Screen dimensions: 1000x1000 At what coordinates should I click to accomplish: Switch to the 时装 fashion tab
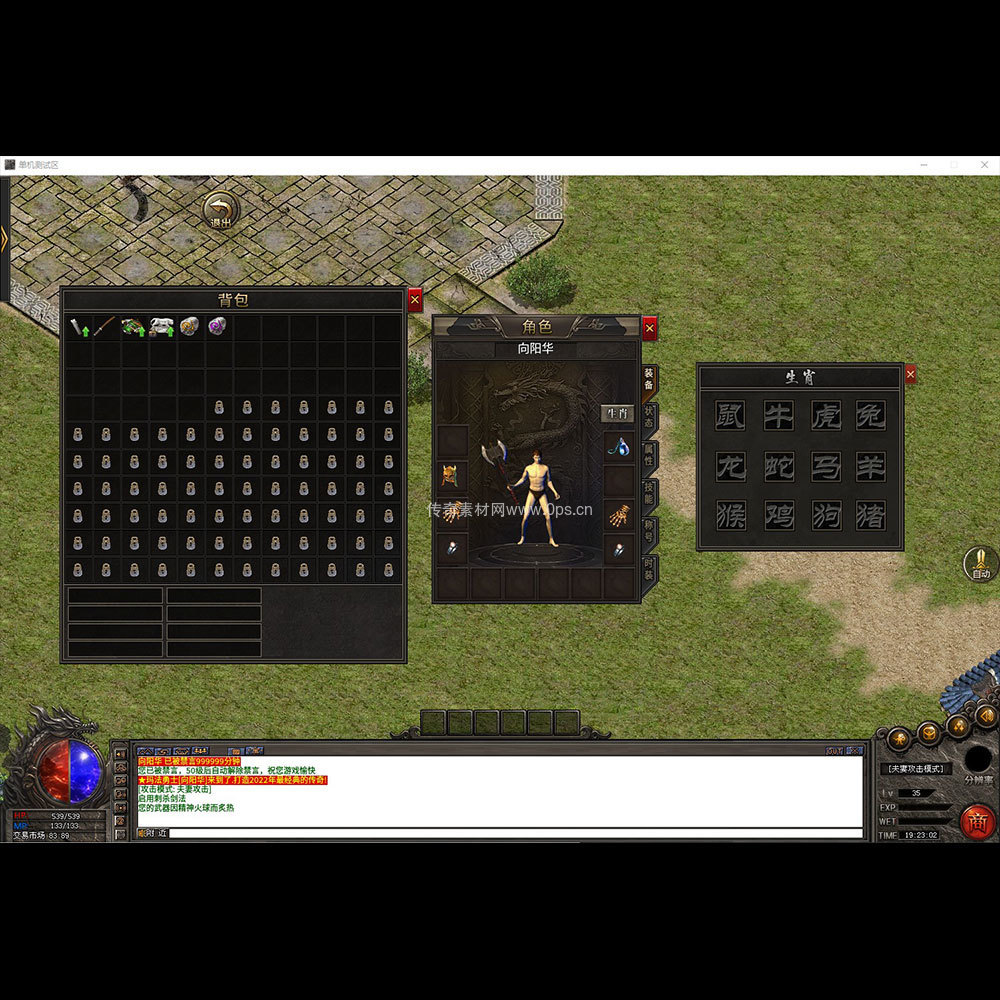pyautogui.click(x=650, y=570)
